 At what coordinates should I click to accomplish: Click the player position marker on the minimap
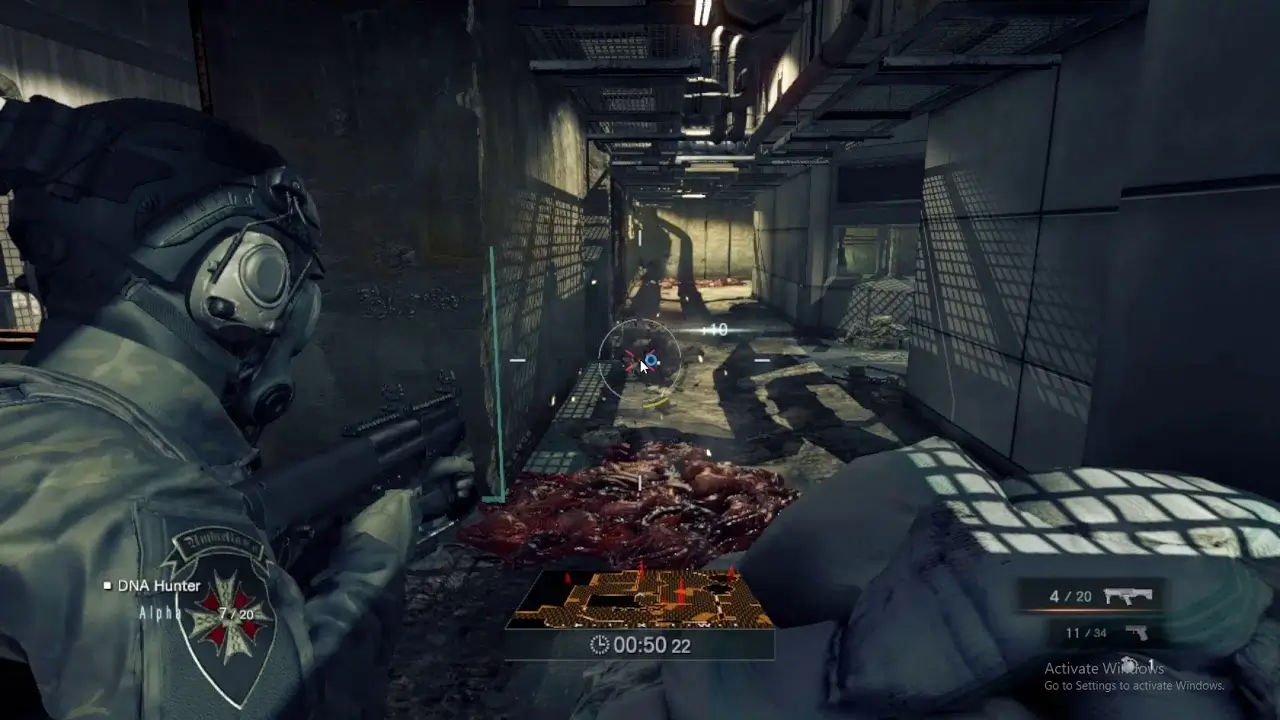[641, 594]
